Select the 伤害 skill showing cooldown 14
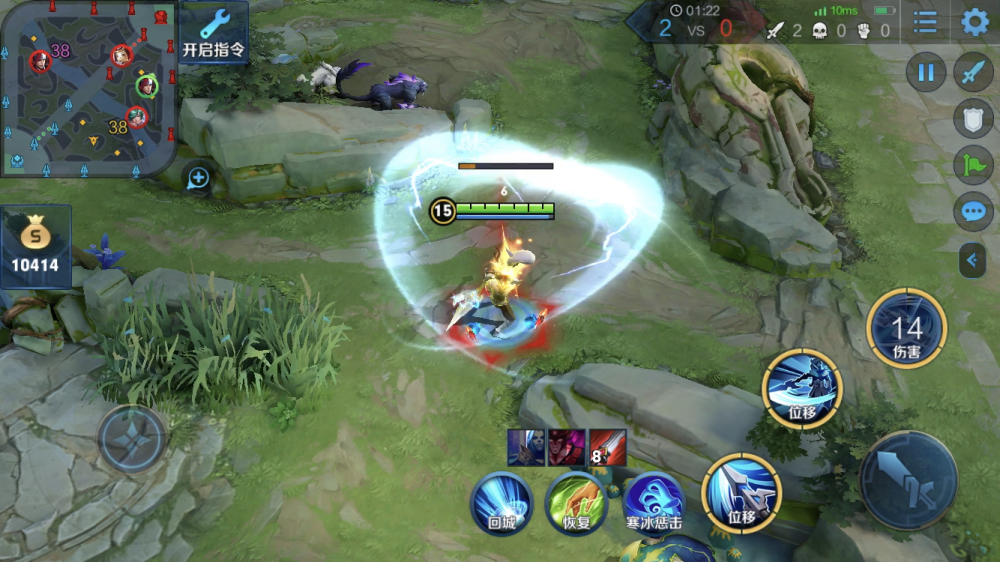 [906, 328]
